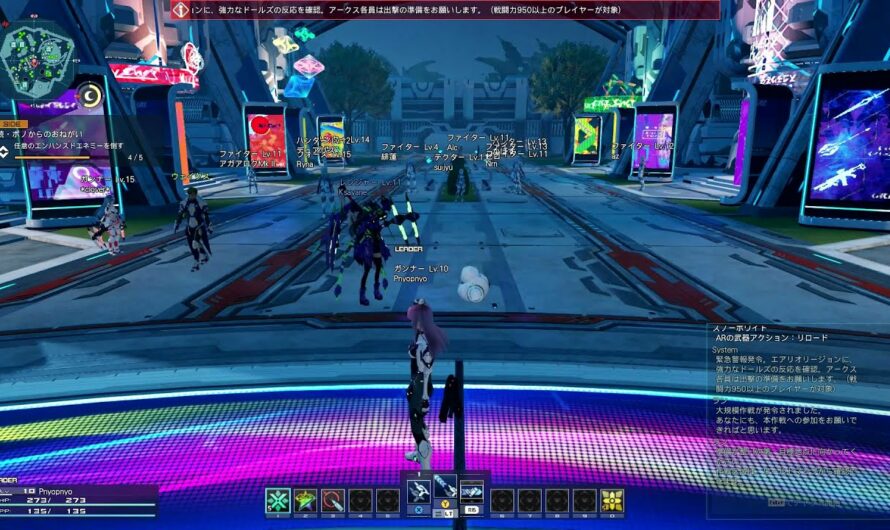Select the left weapon action icon

coord(419,490)
